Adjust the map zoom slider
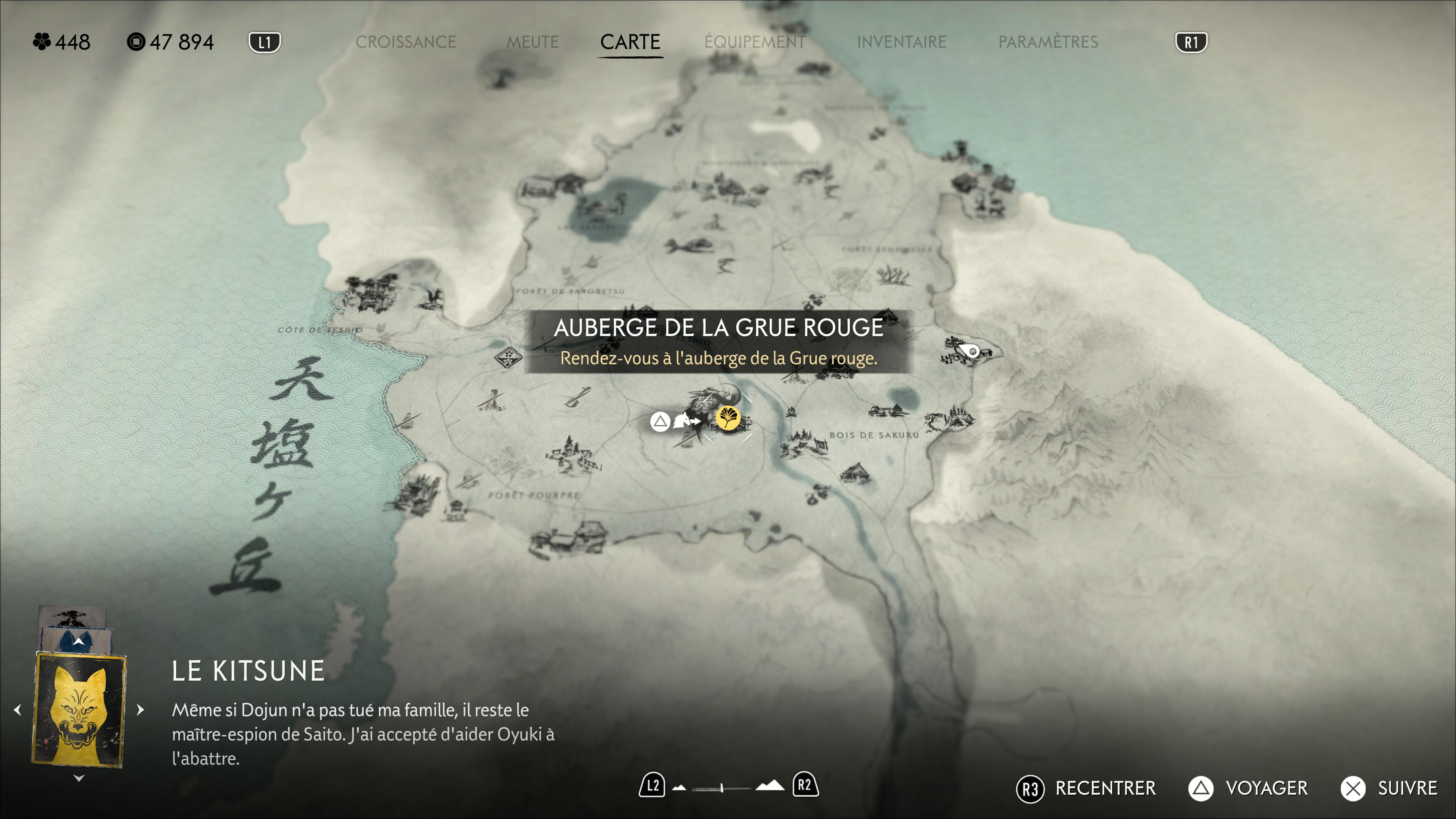 point(722,788)
